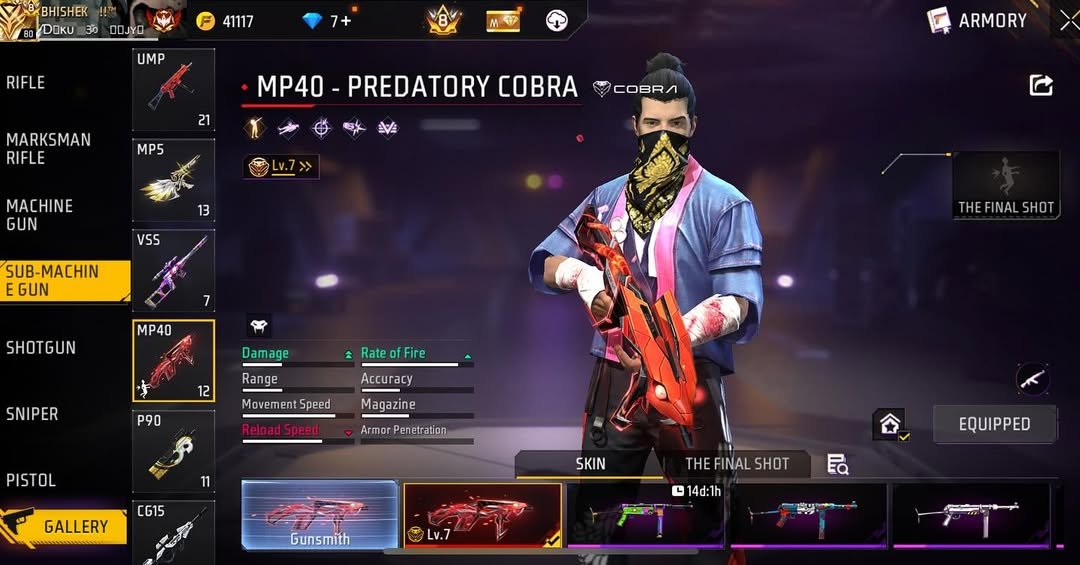This screenshot has height=565, width=1080.
Task: Select the Rifle weapon category
Action: [27, 83]
